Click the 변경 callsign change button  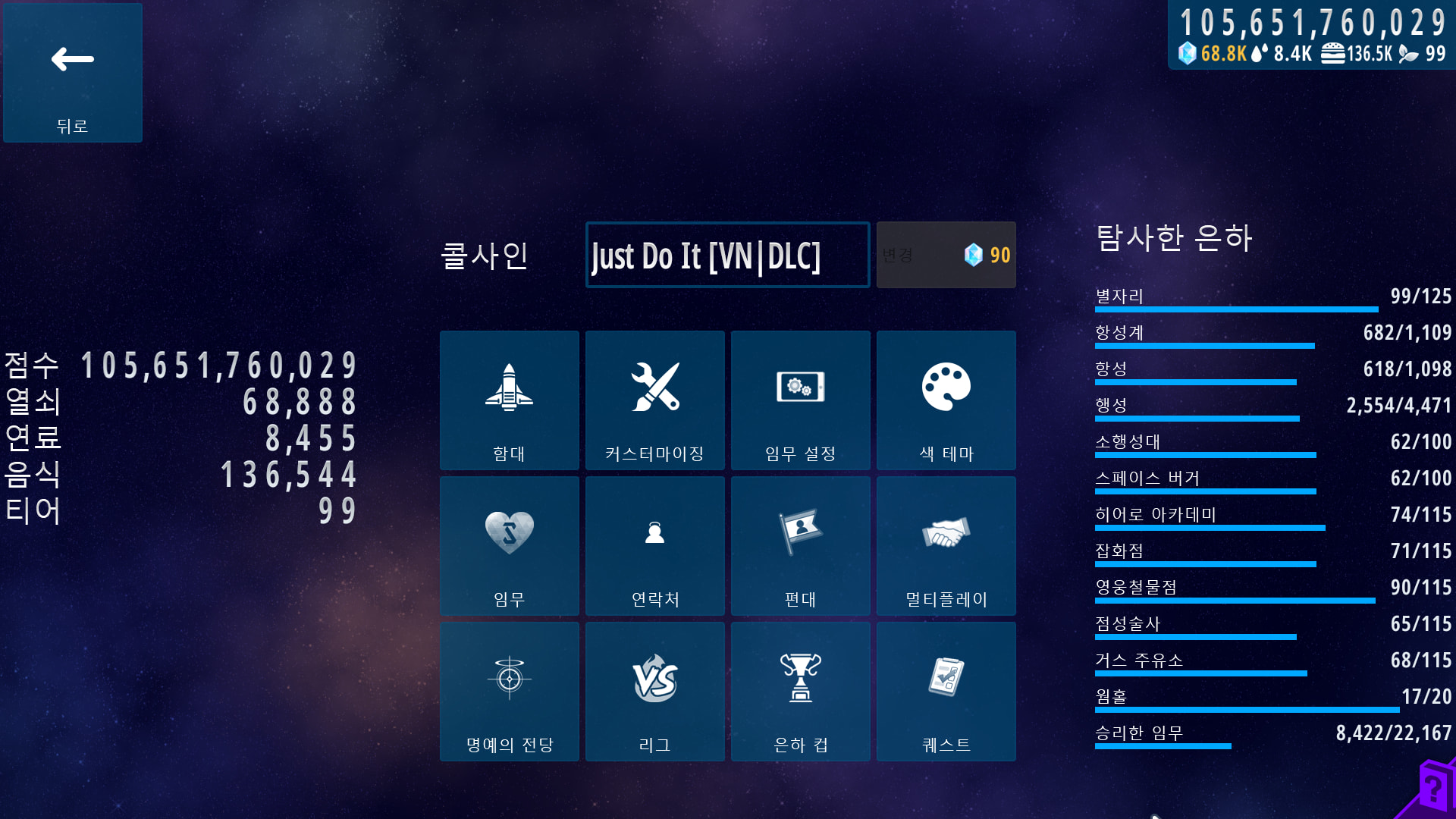(x=946, y=256)
